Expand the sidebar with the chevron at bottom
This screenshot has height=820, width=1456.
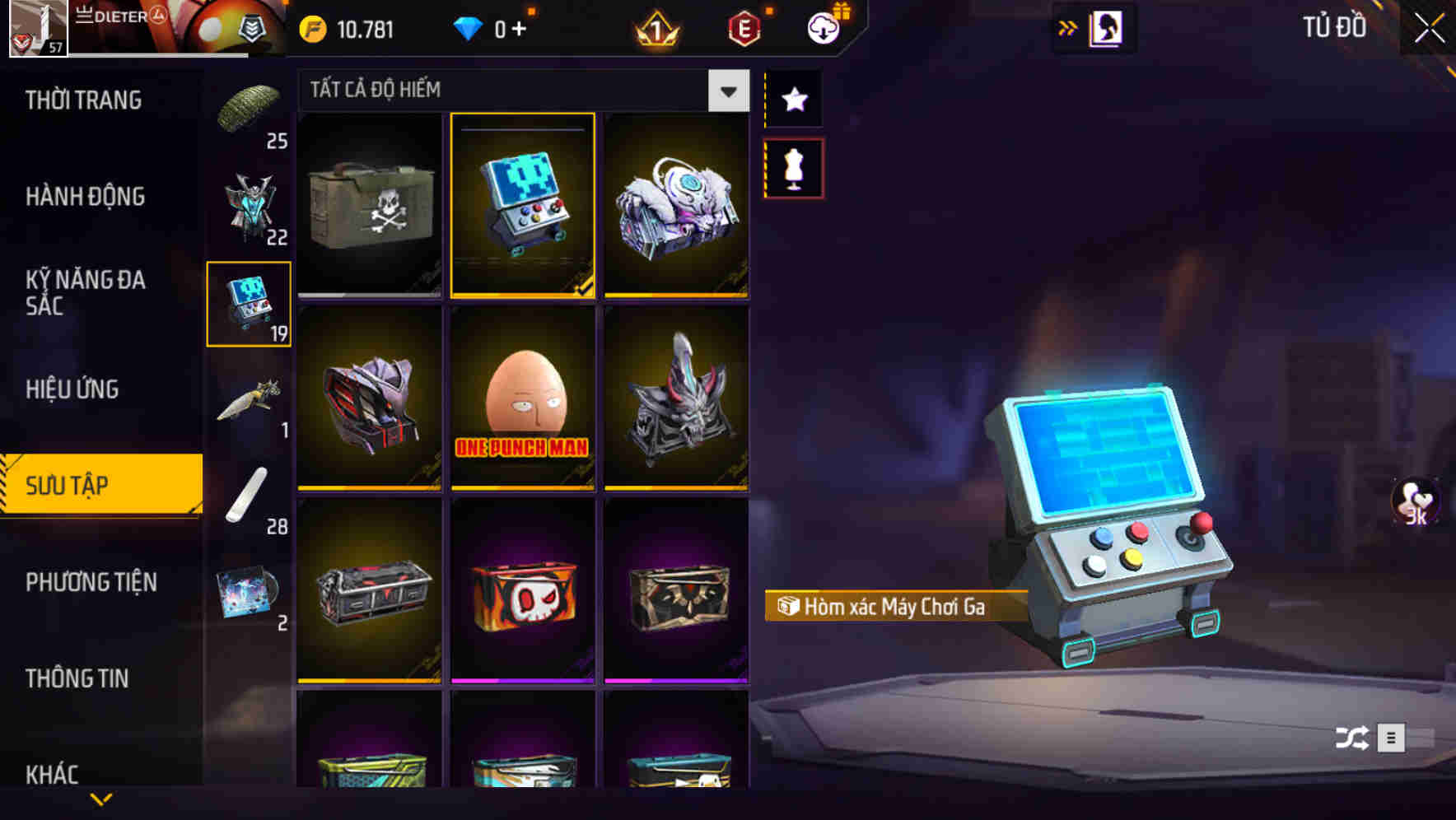(101, 800)
